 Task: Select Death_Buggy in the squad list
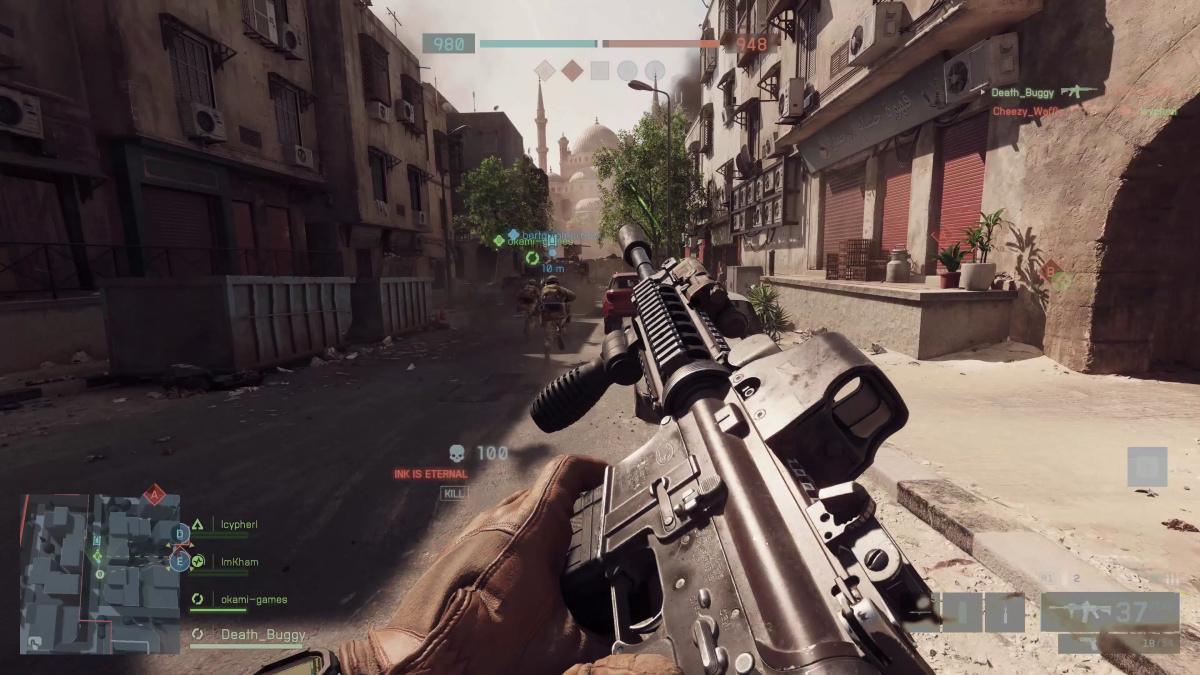tap(262, 634)
